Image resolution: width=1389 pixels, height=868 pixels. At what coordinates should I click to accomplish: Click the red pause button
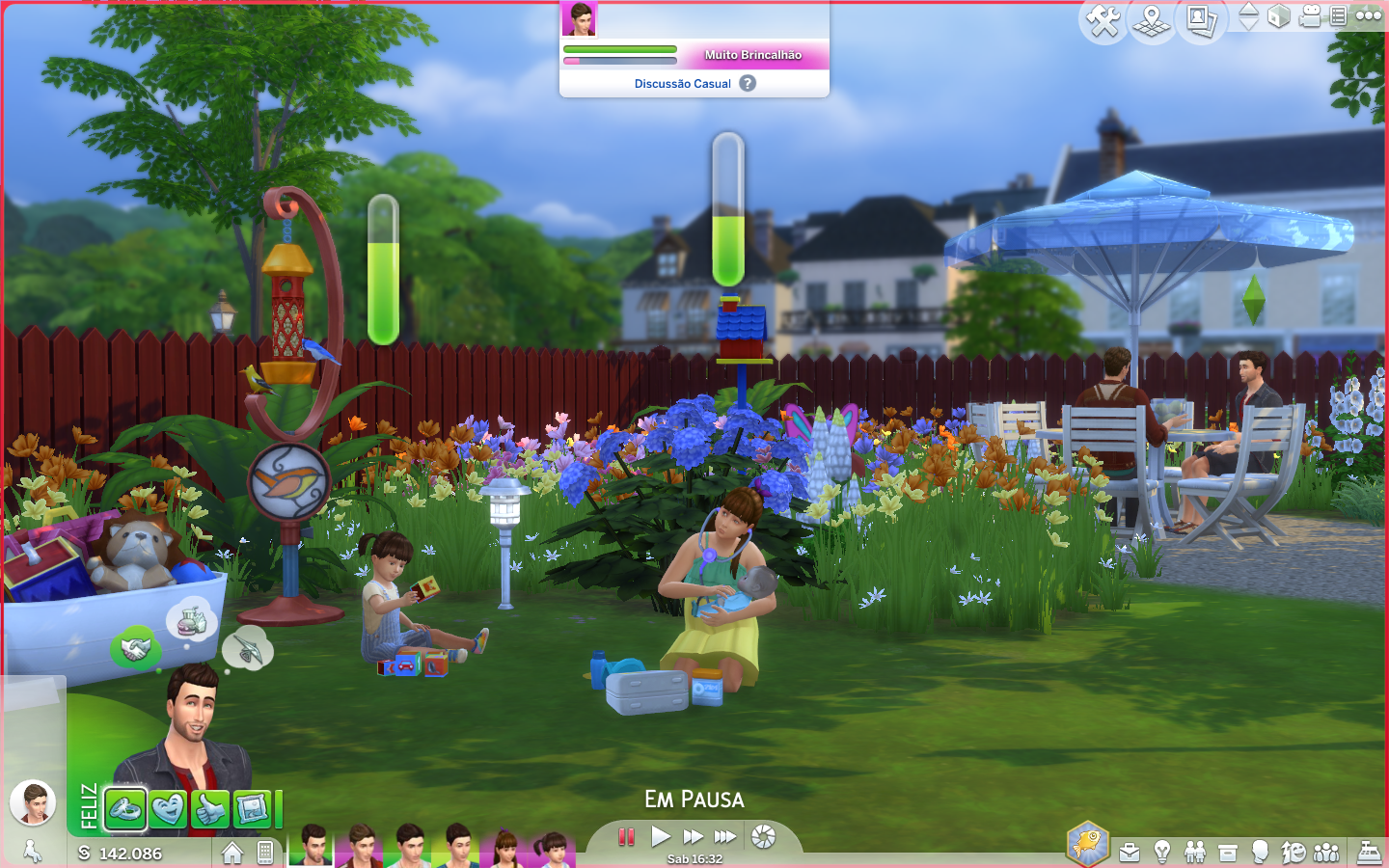(x=627, y=836)
